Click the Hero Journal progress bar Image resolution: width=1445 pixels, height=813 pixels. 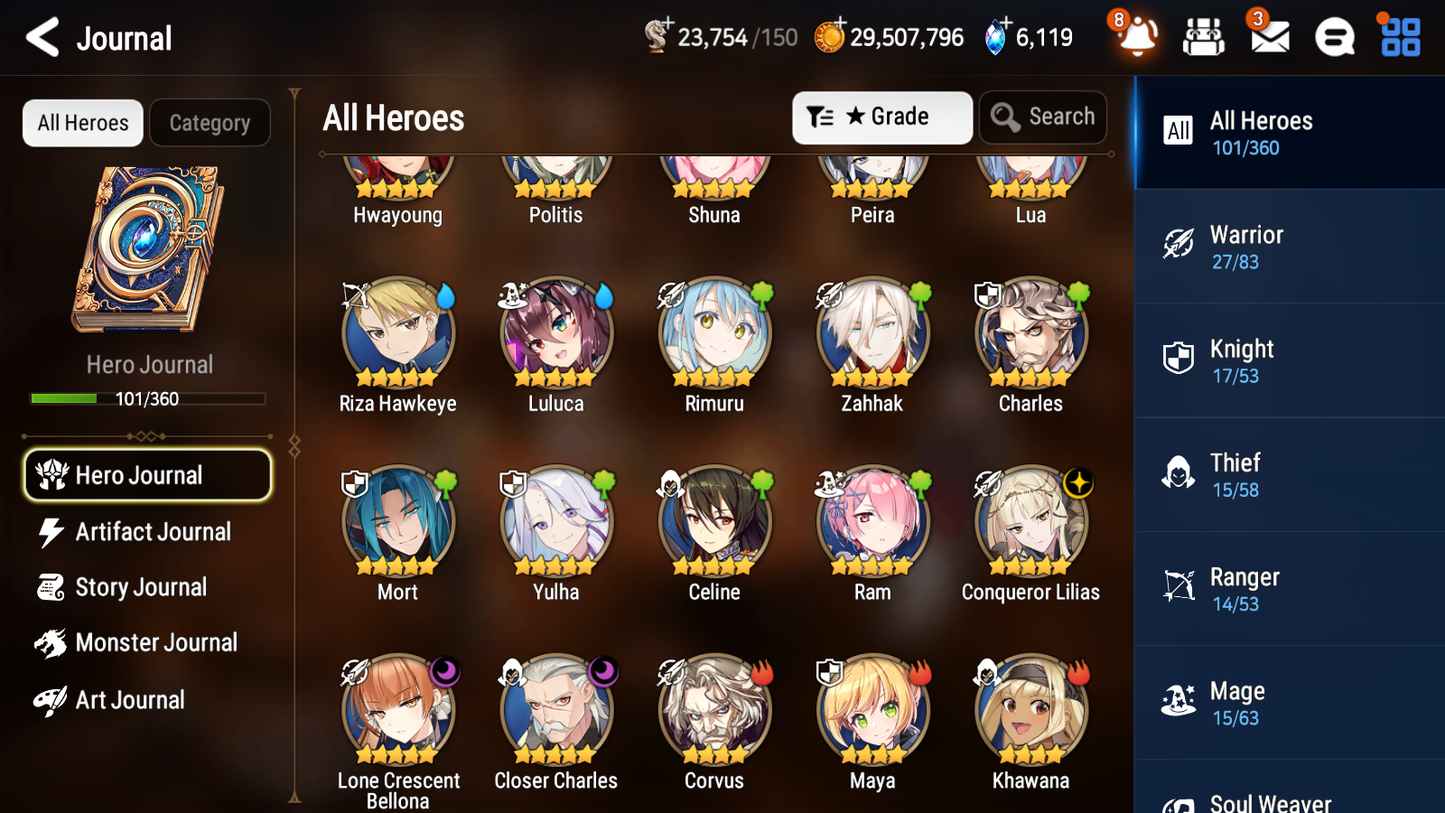(x=149, y=398)
